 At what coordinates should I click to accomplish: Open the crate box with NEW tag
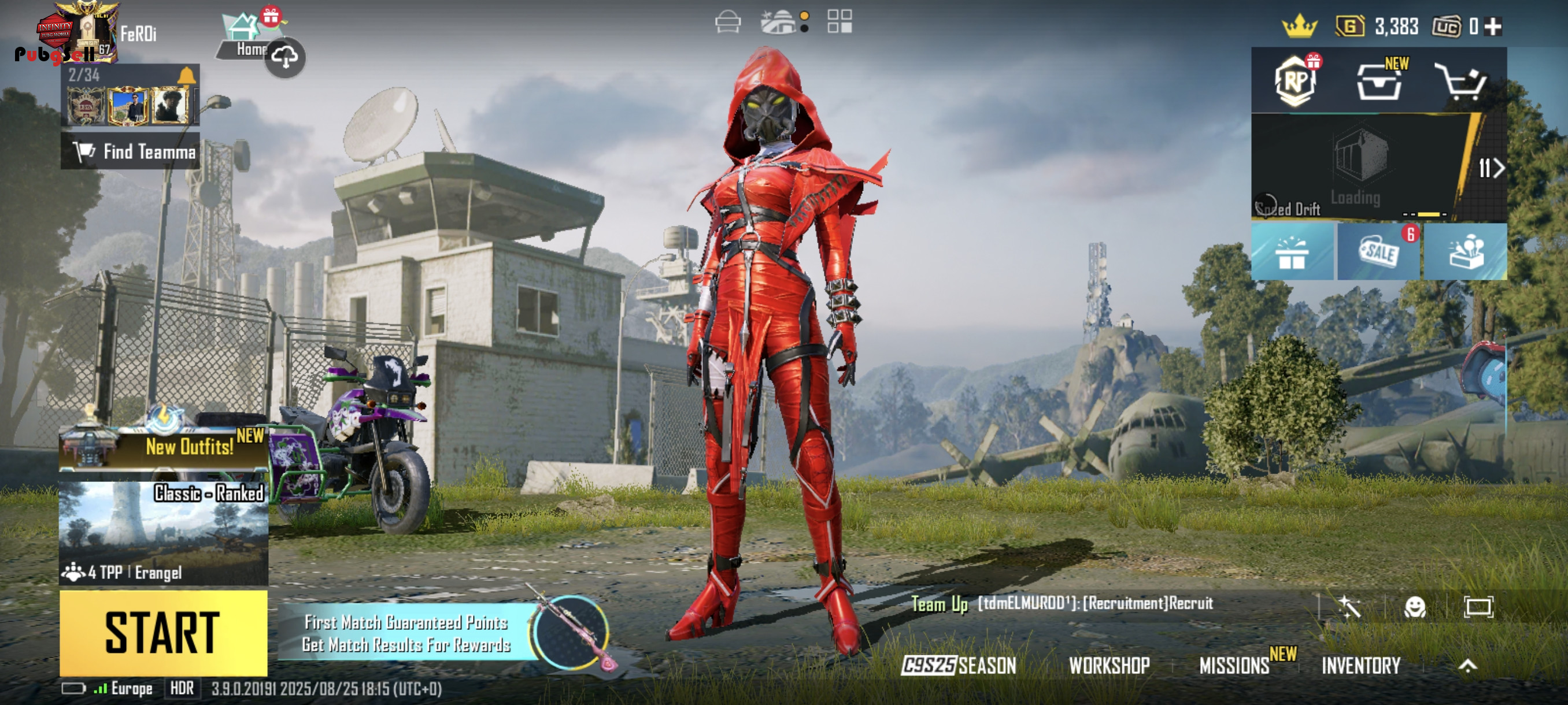point(1379,82)
